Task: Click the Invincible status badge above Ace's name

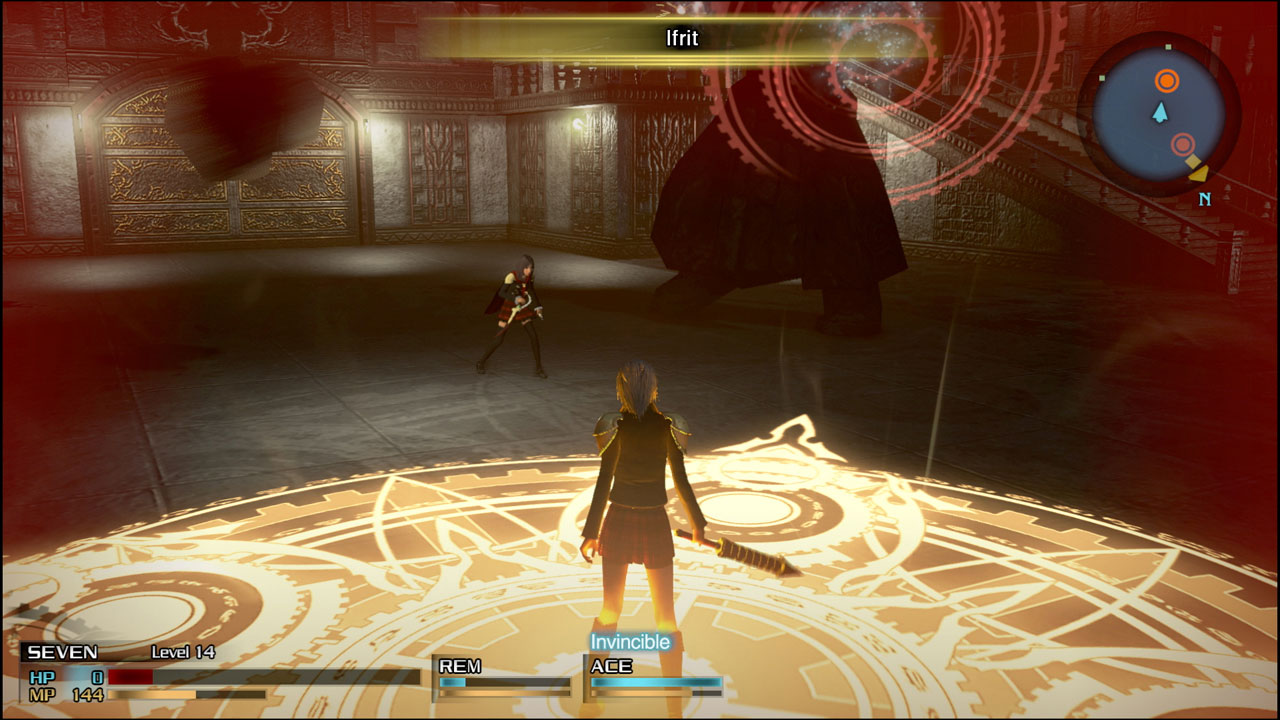Action: [x=631, y=643]
